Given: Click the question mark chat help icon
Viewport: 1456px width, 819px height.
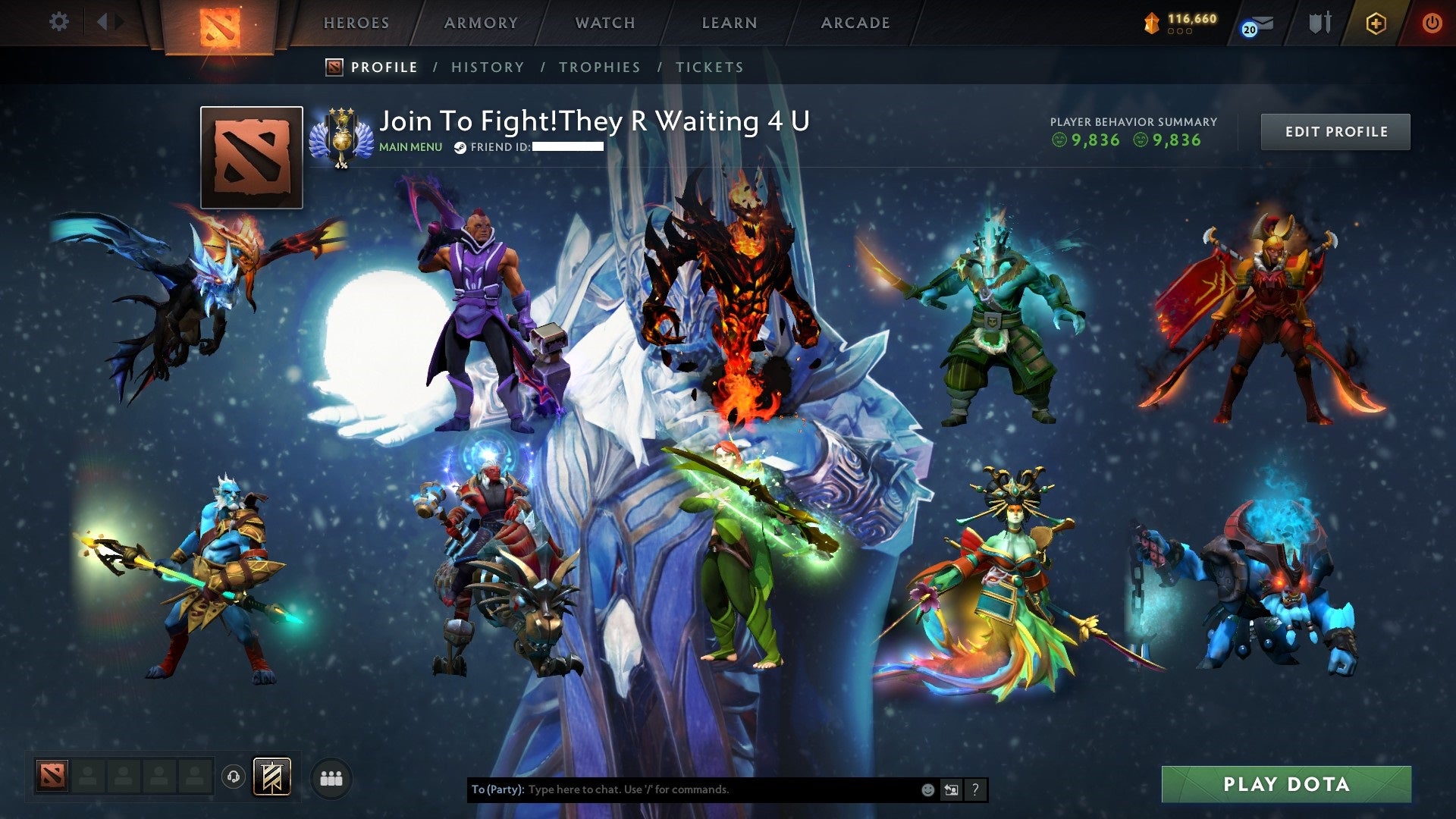Looking at the screenshot, I should [974, 789].
